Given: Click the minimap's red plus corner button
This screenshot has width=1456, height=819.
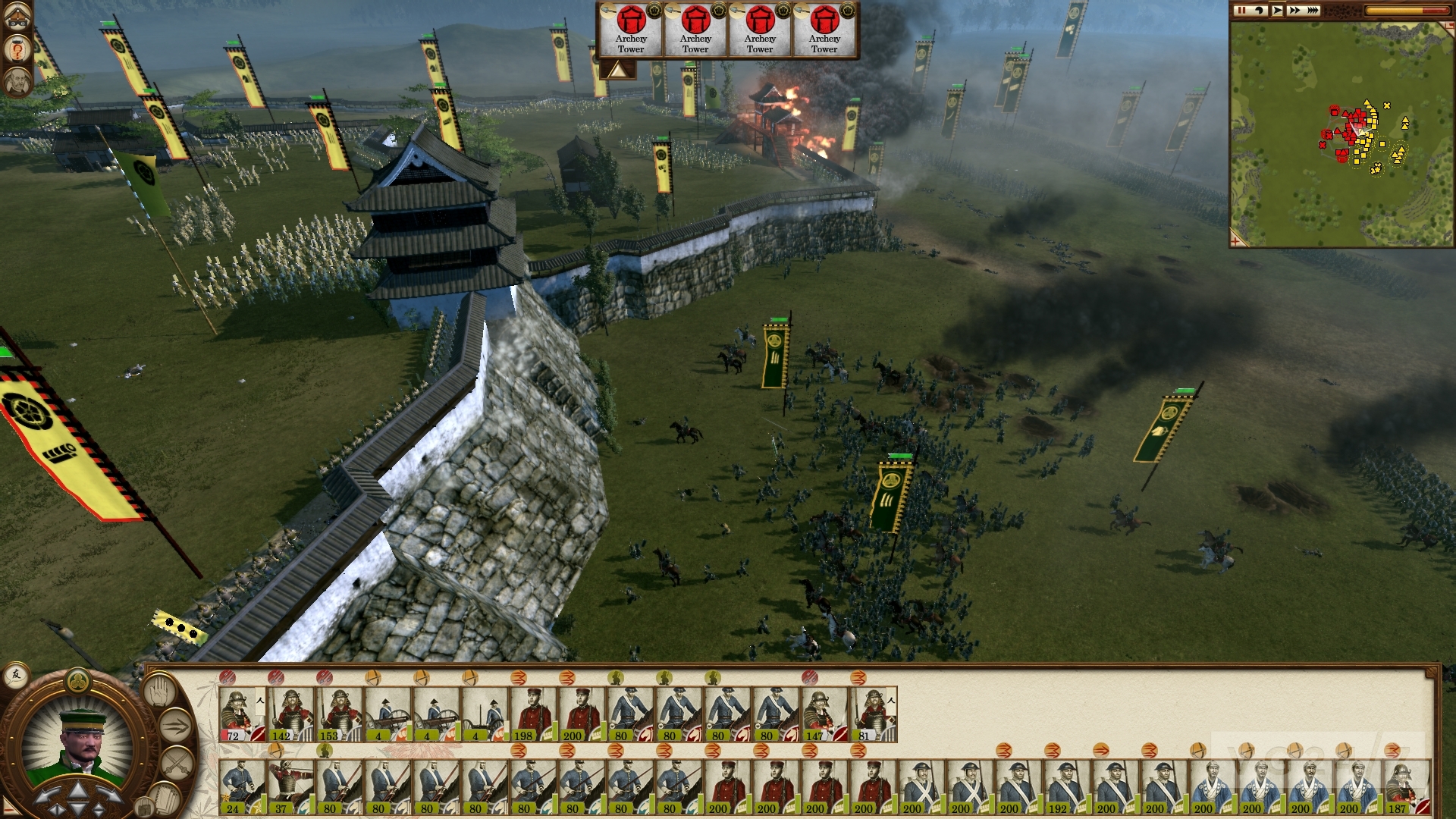Looking at the screenshot, I should 1238,241.
